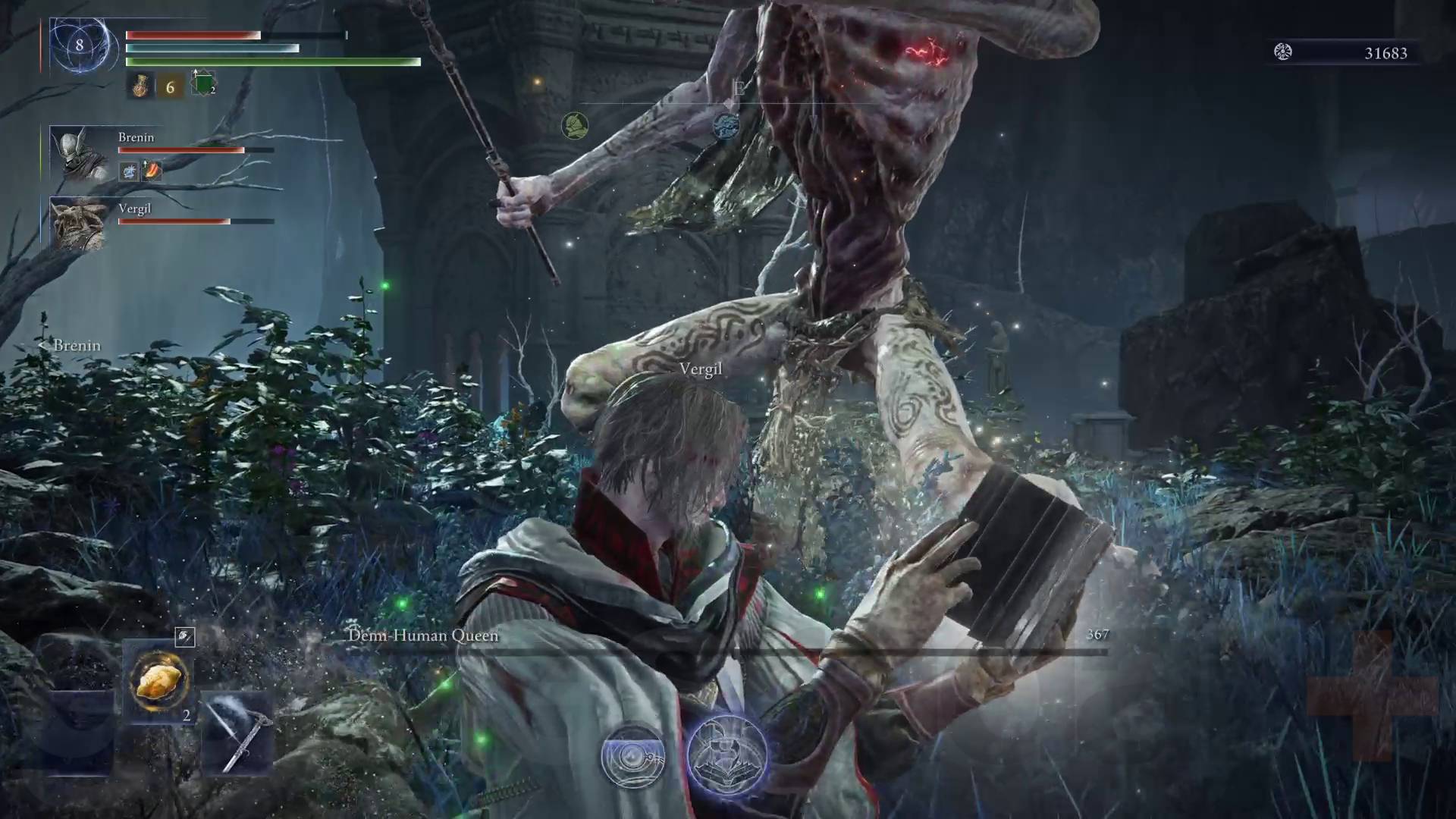Click the 31683 rune count in the corner

click(1388, 53)
